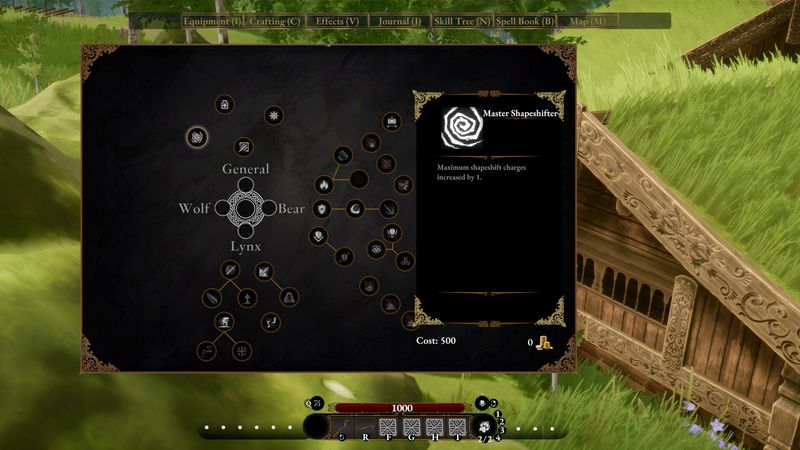
Task: Open the Equipment tab
Action: tap(212, 20)
